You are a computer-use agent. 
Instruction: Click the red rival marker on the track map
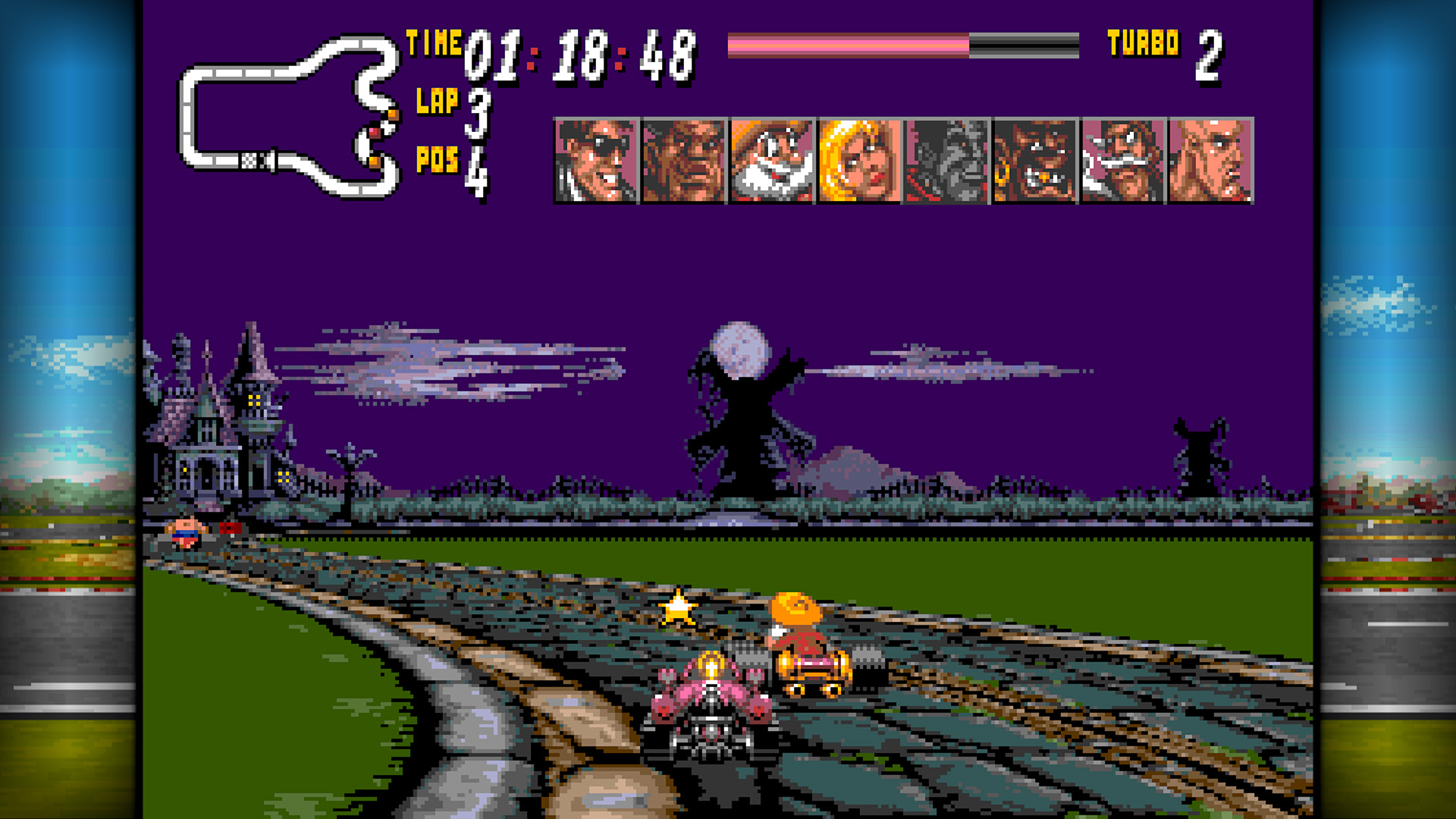coord(375,133)
